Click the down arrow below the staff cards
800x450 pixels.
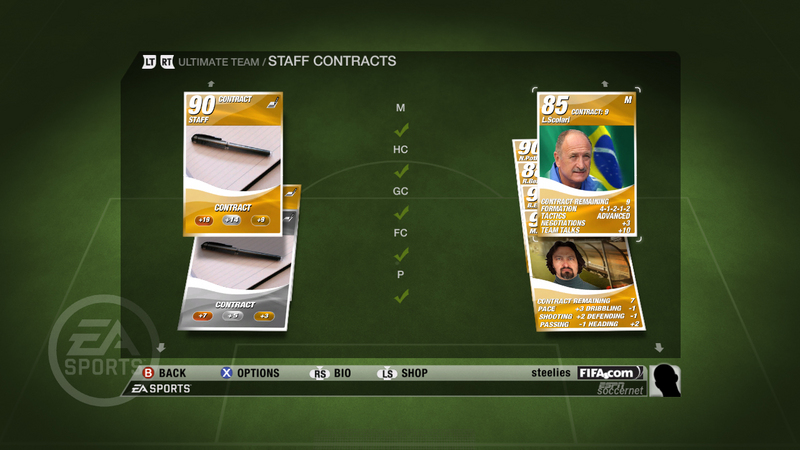point(659,347)
